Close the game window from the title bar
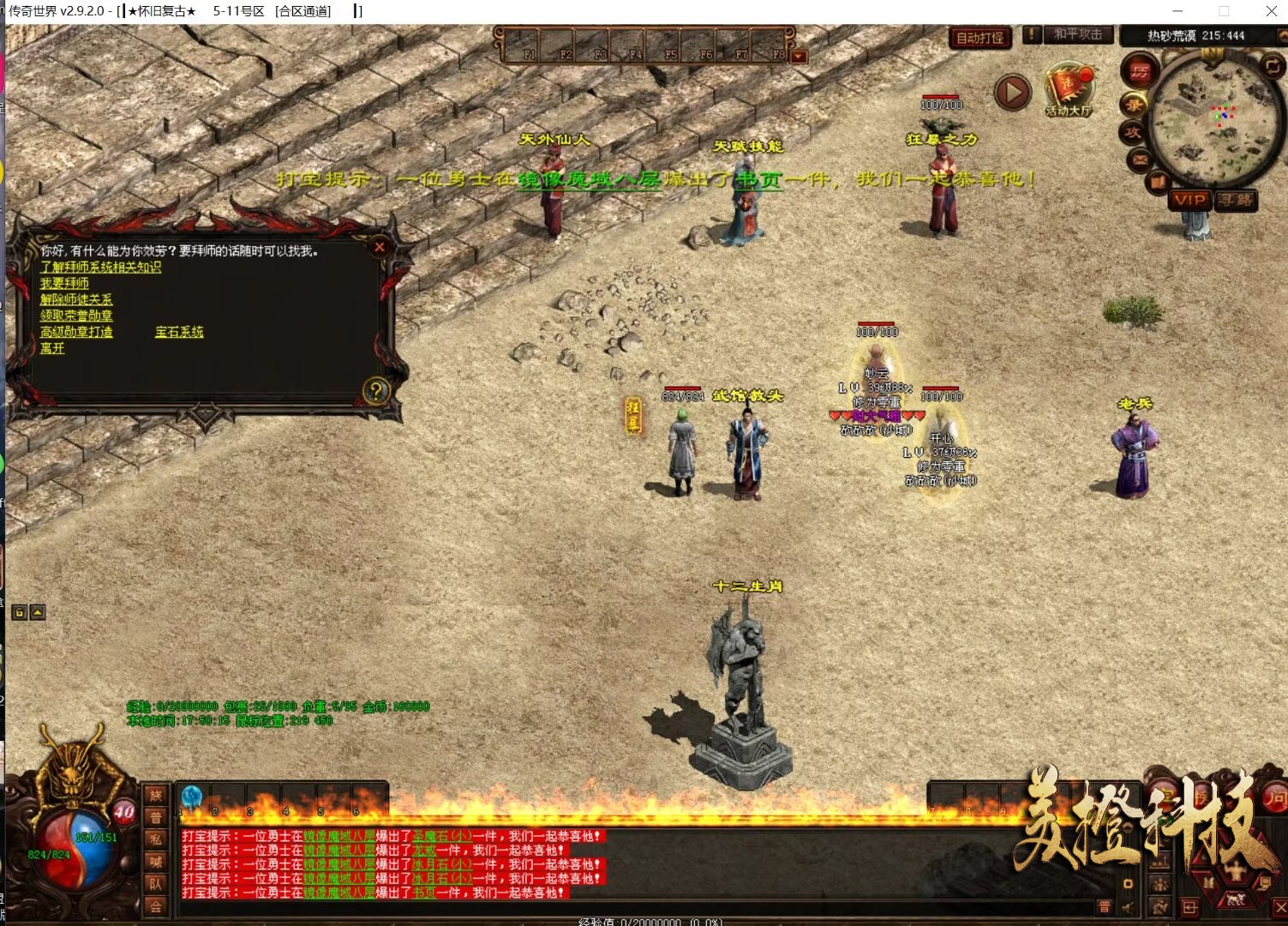Image resolution: width=1288 pixels, height=926 pixels. coord(1271,11)
